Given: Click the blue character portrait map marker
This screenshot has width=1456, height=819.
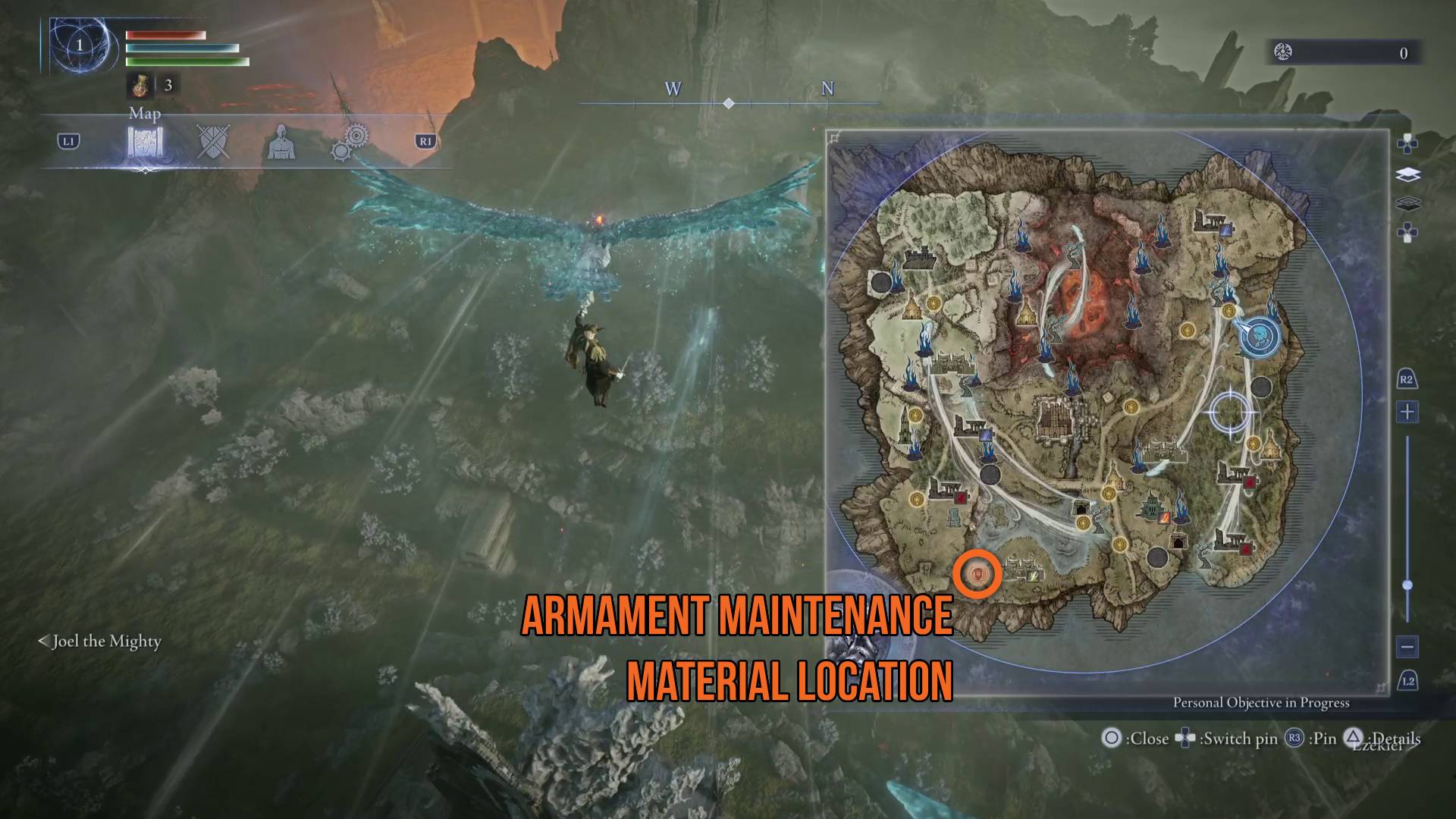Looking at the screenshot, I should tap(1260, 337).
